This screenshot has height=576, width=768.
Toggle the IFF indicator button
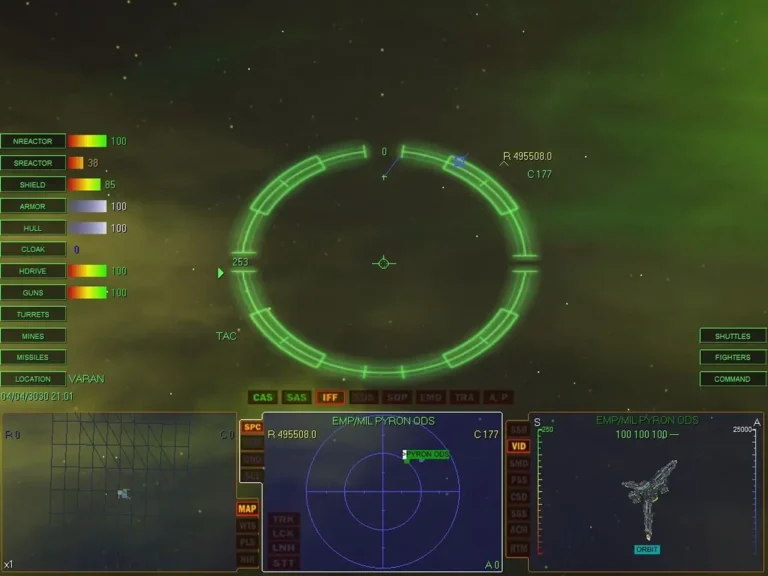[x=330, y=397]
